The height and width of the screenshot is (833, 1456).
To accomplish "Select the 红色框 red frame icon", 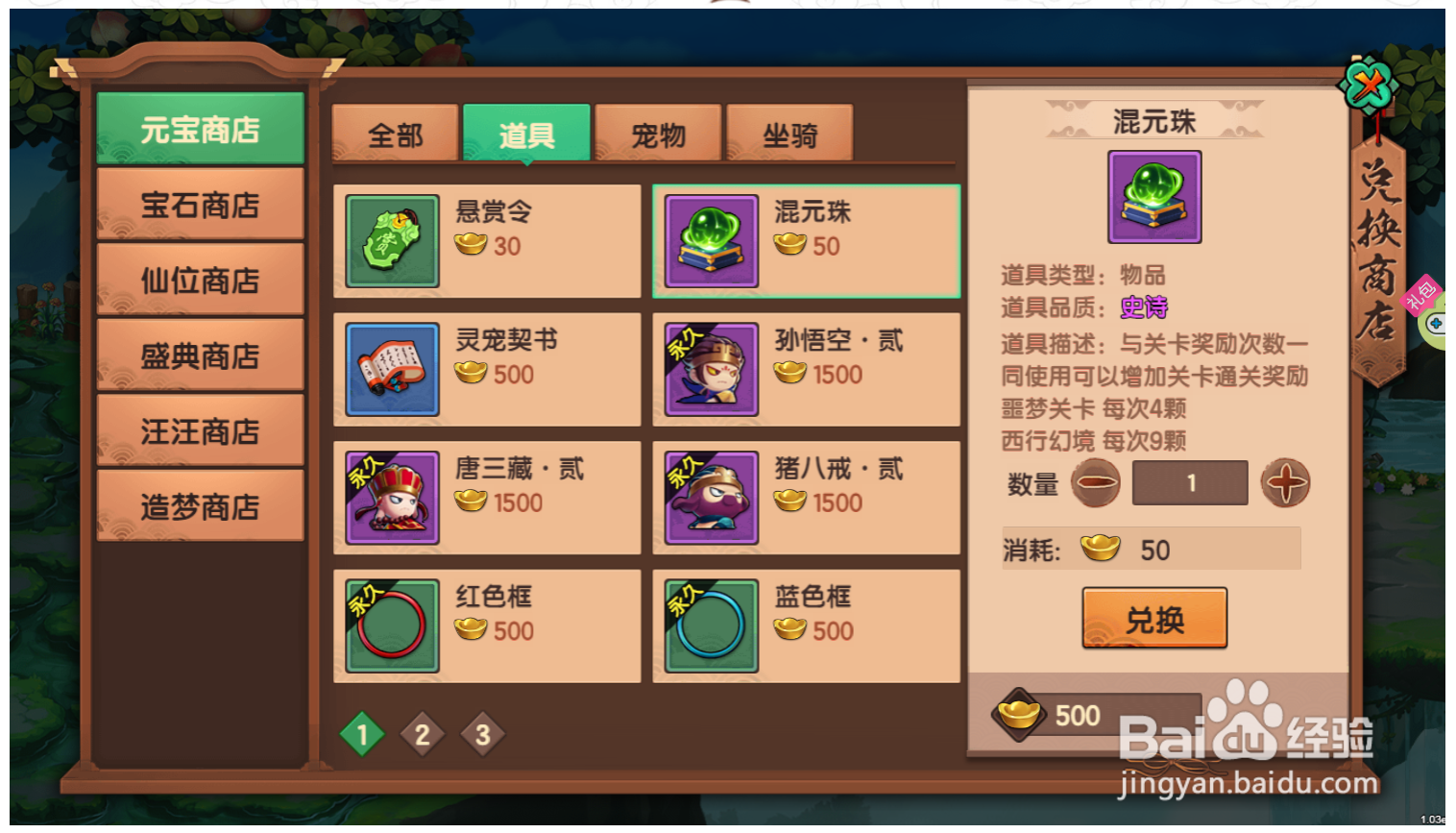I will pos(392,625).
